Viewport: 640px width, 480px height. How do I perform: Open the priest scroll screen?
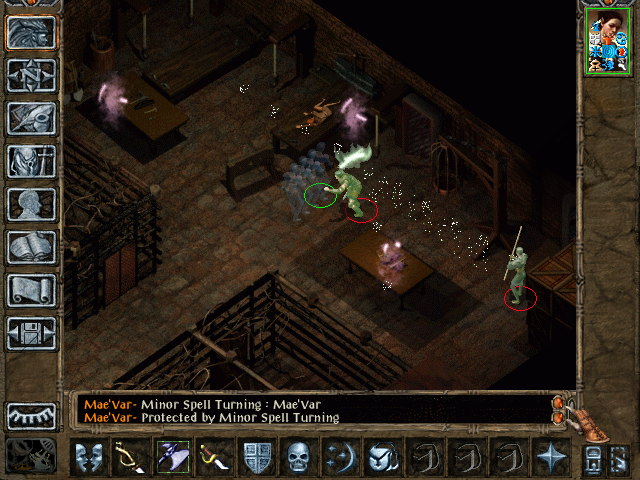pyautogui.click(x=31, y=290)
